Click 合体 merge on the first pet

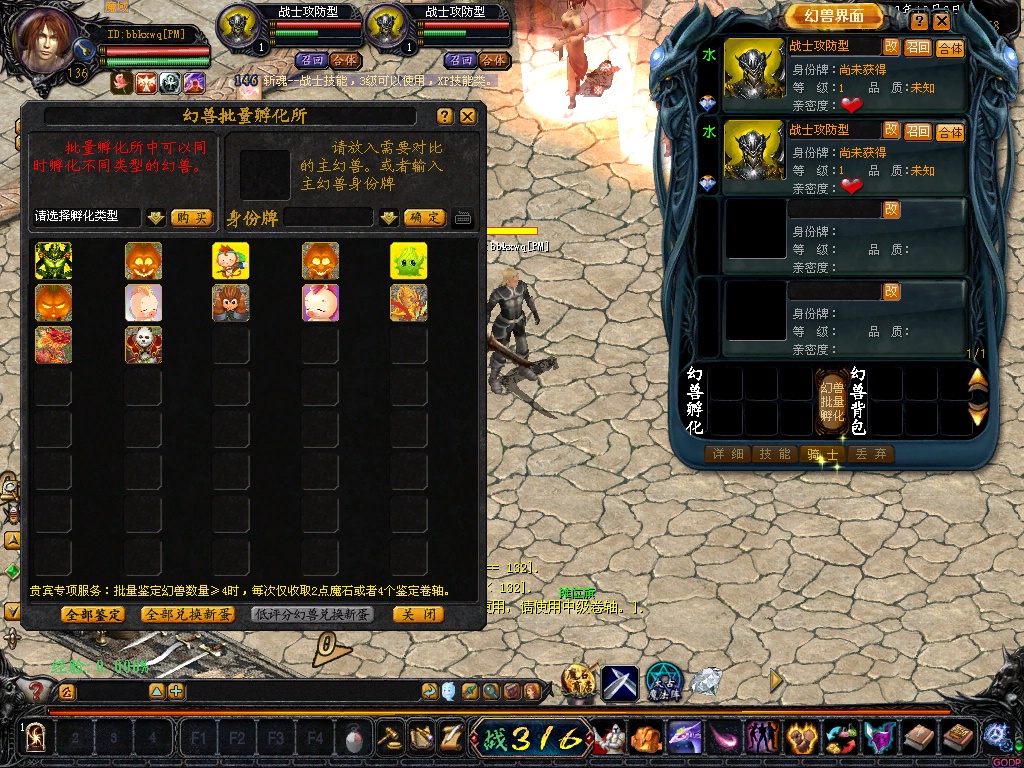pos(950,48)
